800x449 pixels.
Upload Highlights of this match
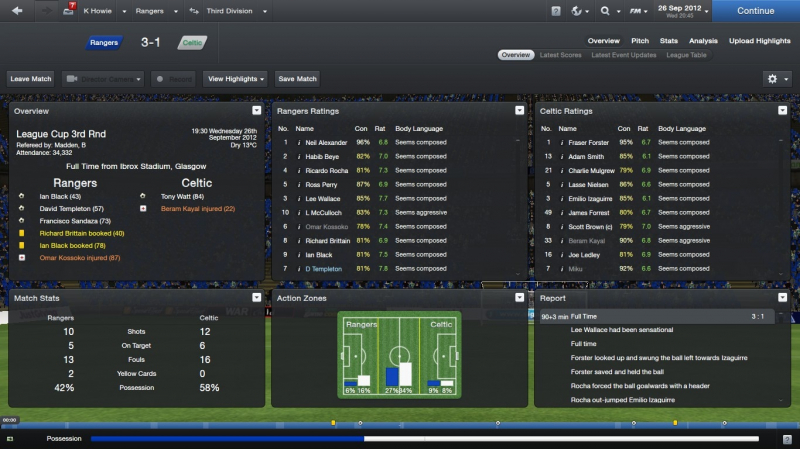click(x=760, y=41)
